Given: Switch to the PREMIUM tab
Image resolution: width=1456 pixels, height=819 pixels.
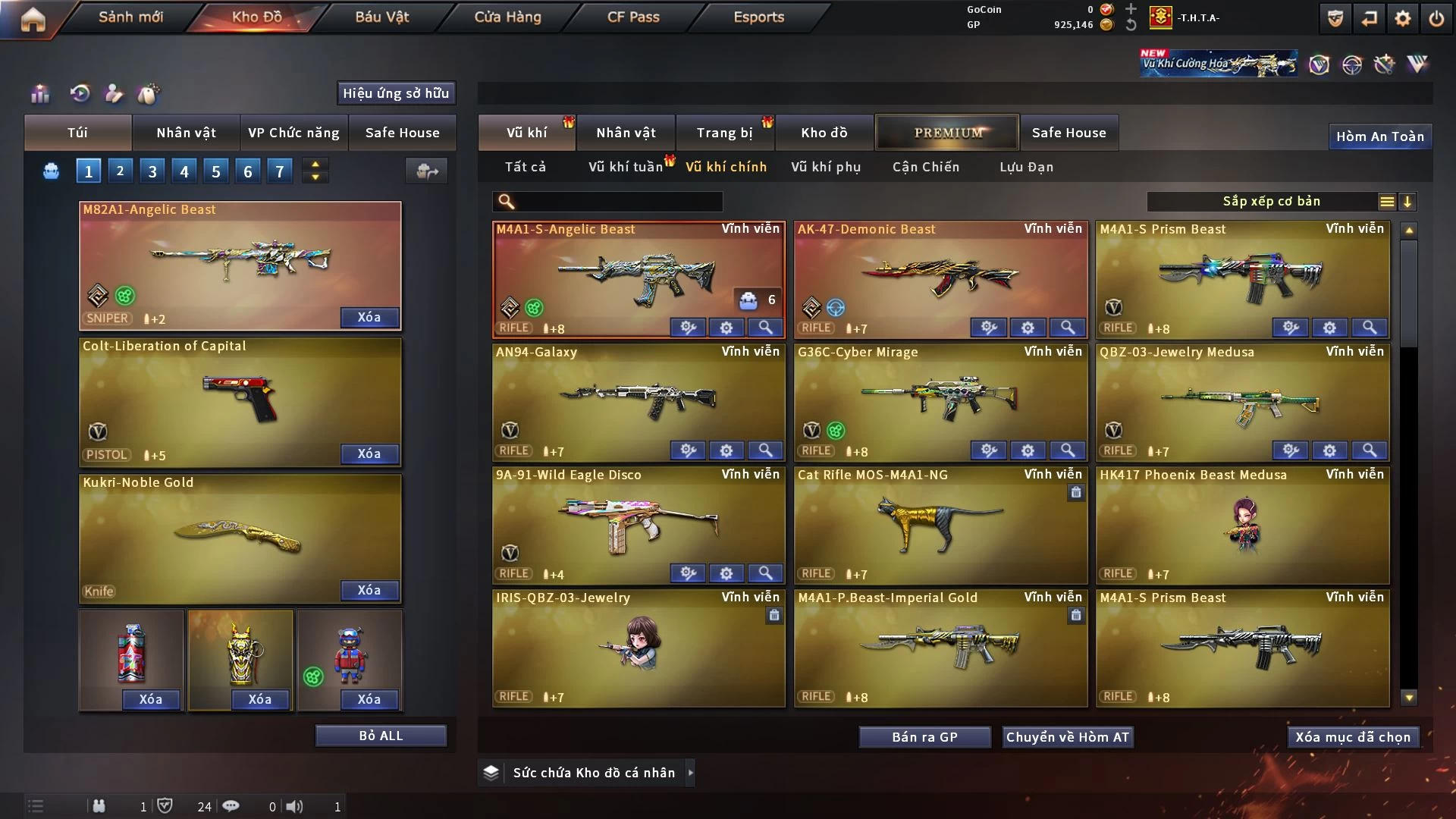Looking at the screenshot, I should (x=948, y=133).
